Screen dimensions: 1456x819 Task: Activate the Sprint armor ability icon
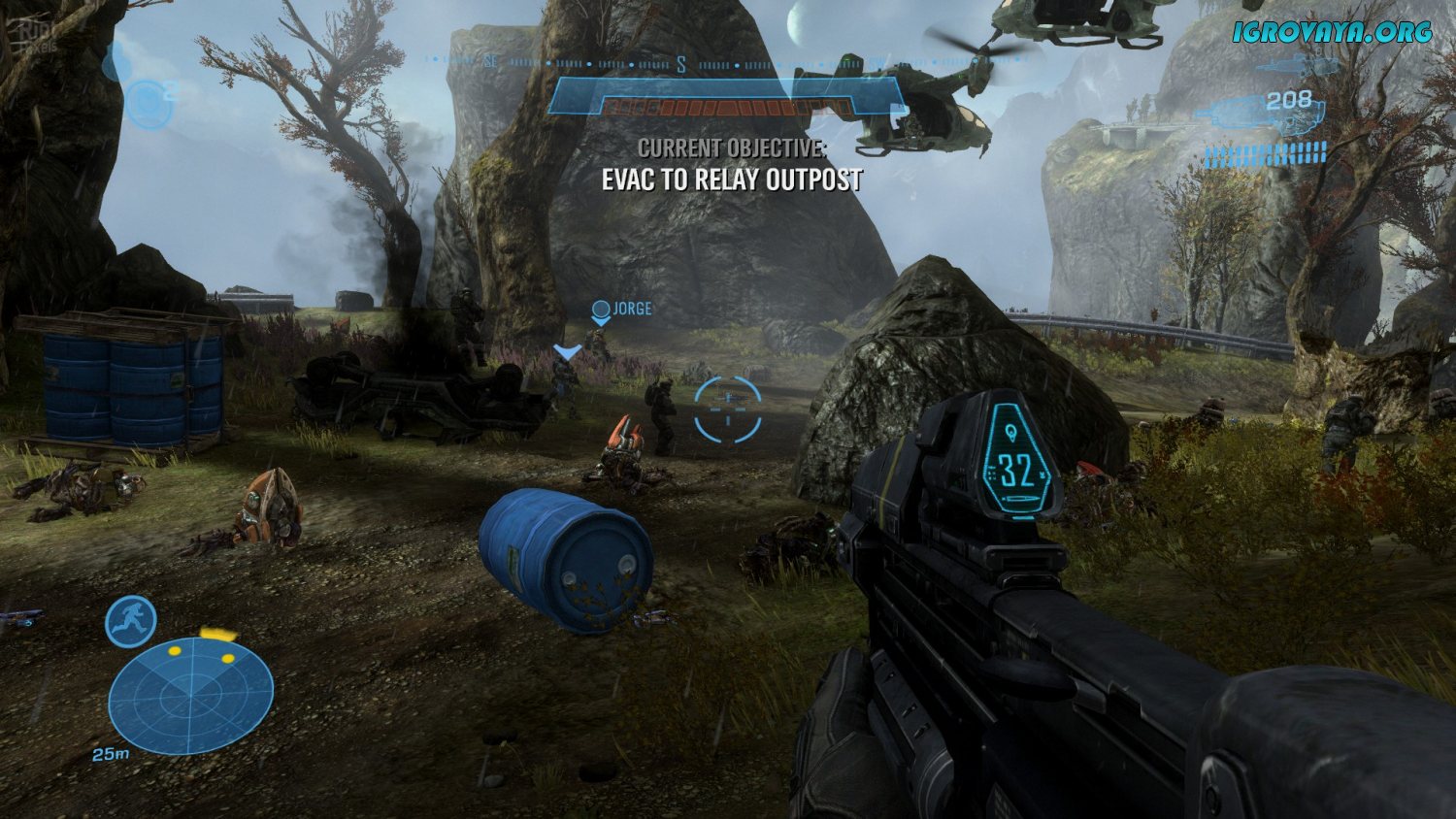coord(131,622)
